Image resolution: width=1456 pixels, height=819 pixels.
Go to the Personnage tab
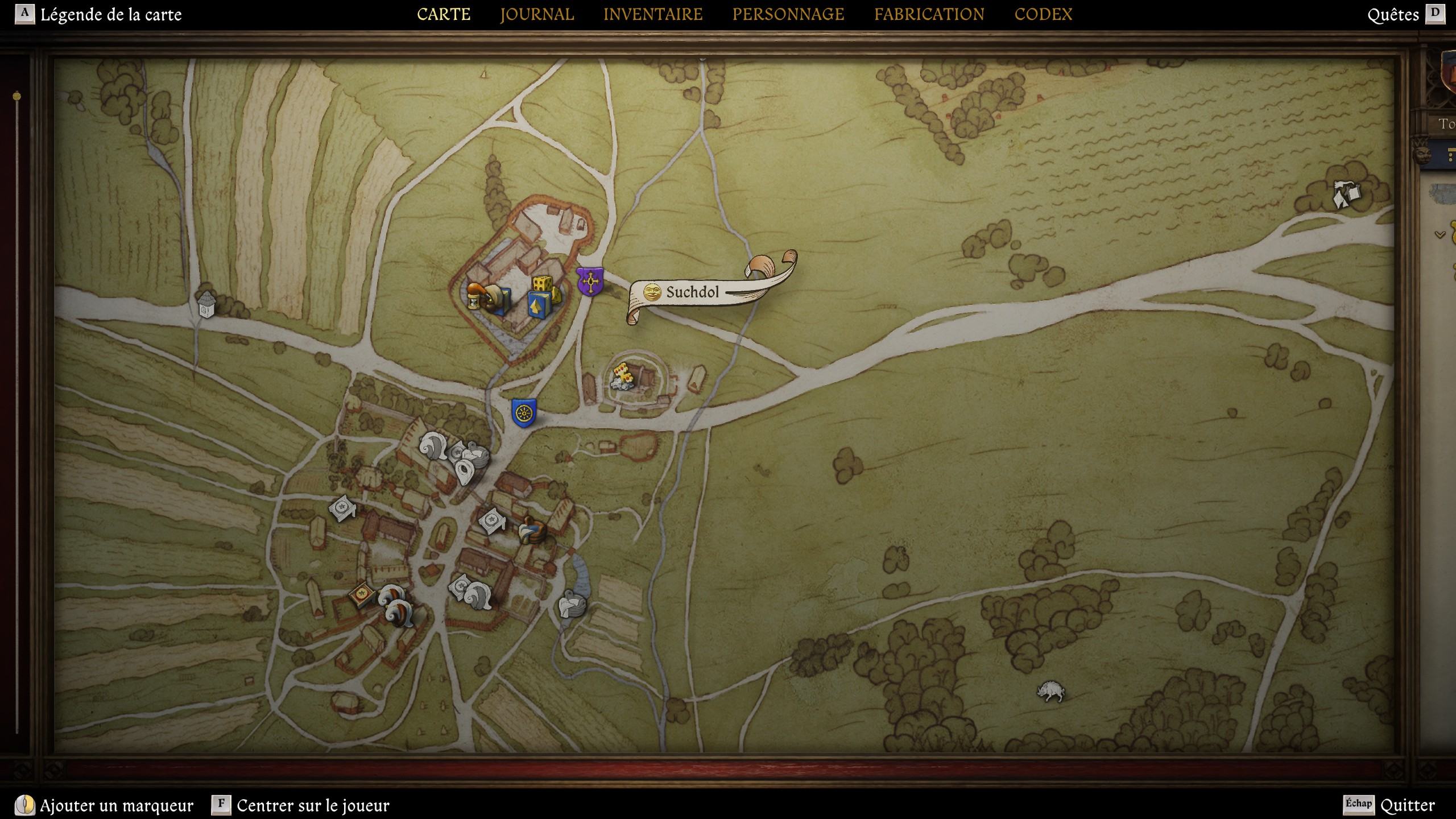(788, 14)
